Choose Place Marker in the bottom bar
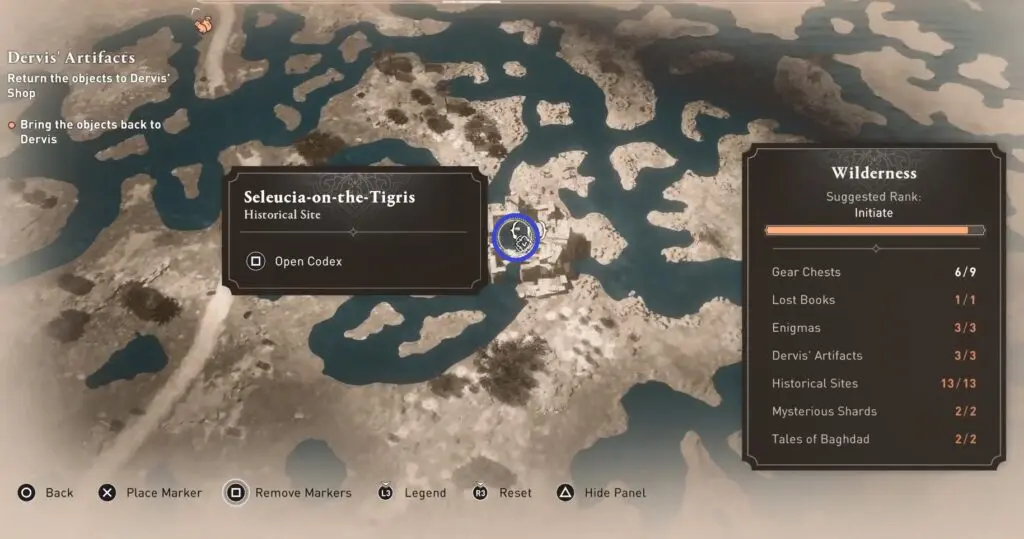Screen dimensions: 1024x539 coord(150,493)
